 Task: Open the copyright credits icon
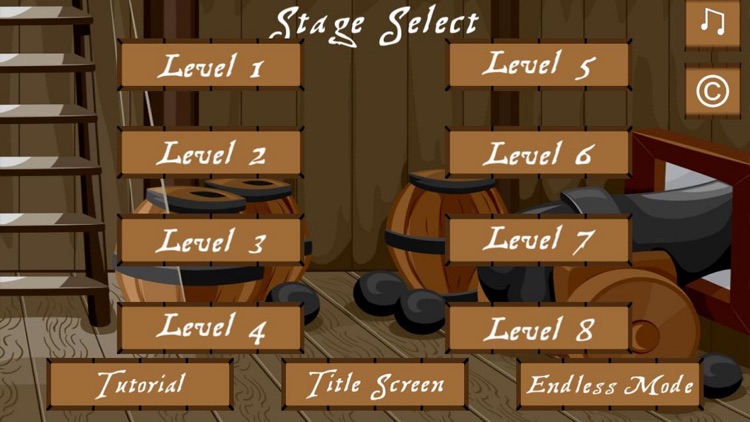pyautogui.click(x=712, y=91)
